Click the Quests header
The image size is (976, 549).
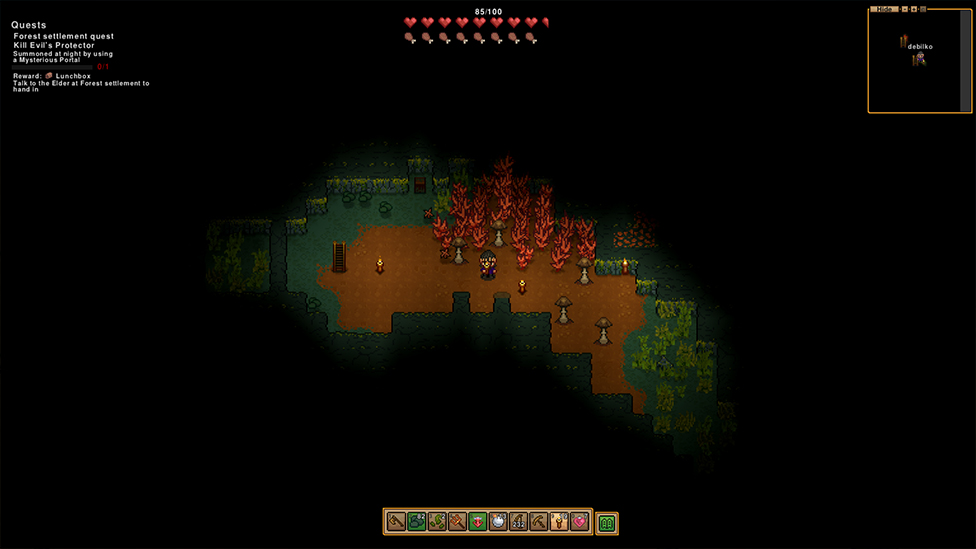click(29, 25)
